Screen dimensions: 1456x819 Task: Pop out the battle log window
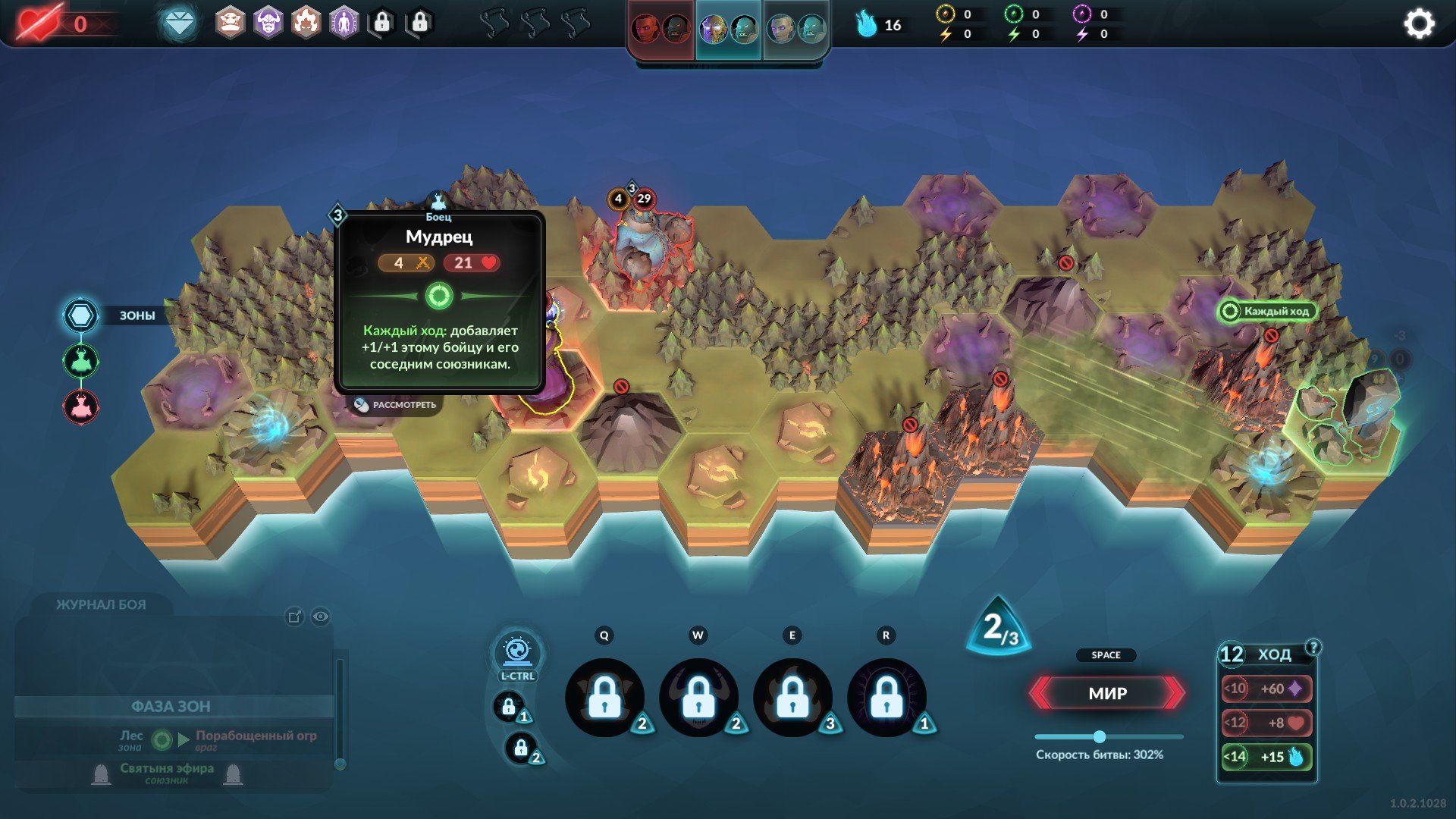tap(294, 617)
